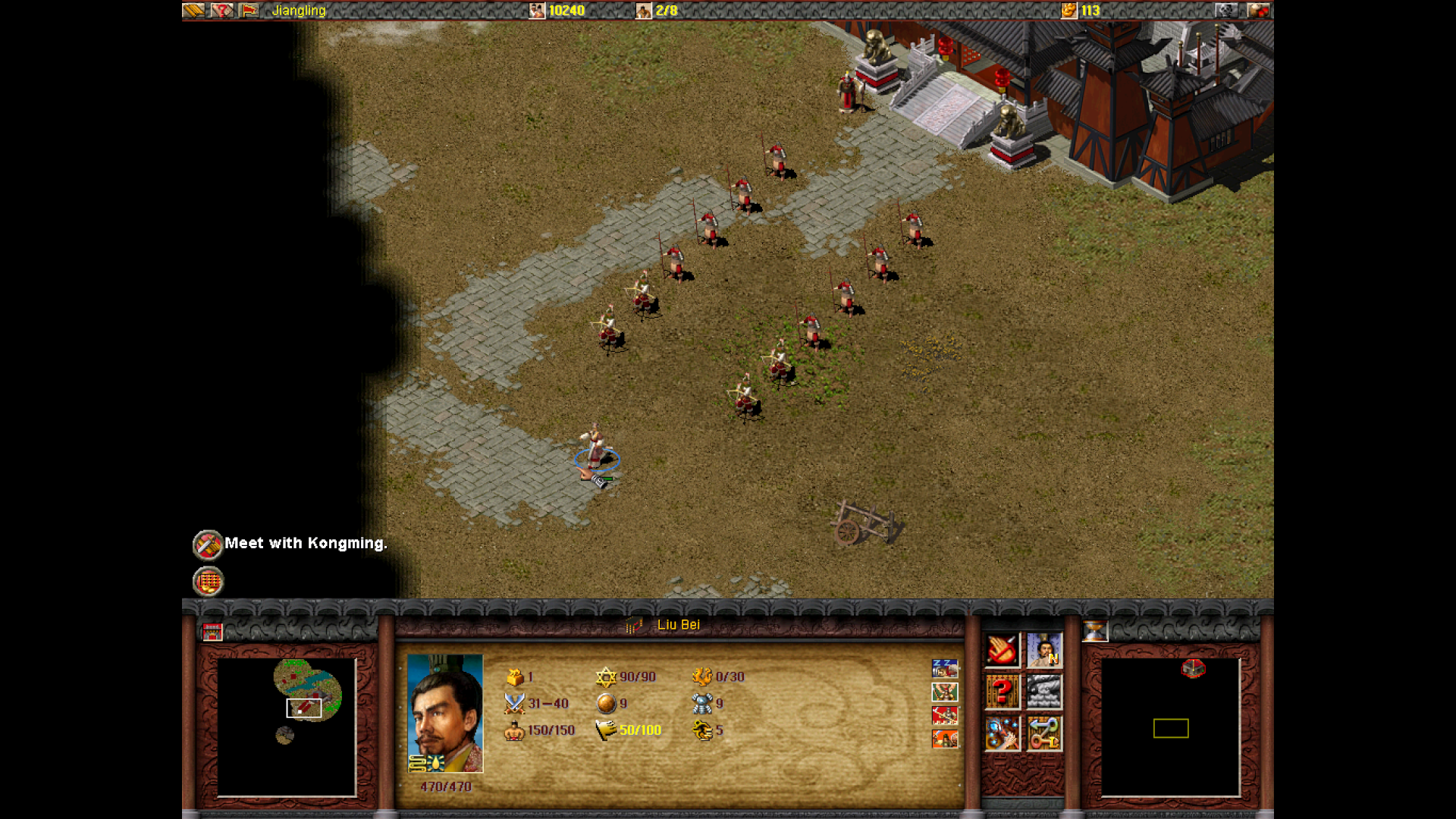The image size is (1456, 819).
Task: Select the orange attack stance icon
Action: [x=945, y=739]
